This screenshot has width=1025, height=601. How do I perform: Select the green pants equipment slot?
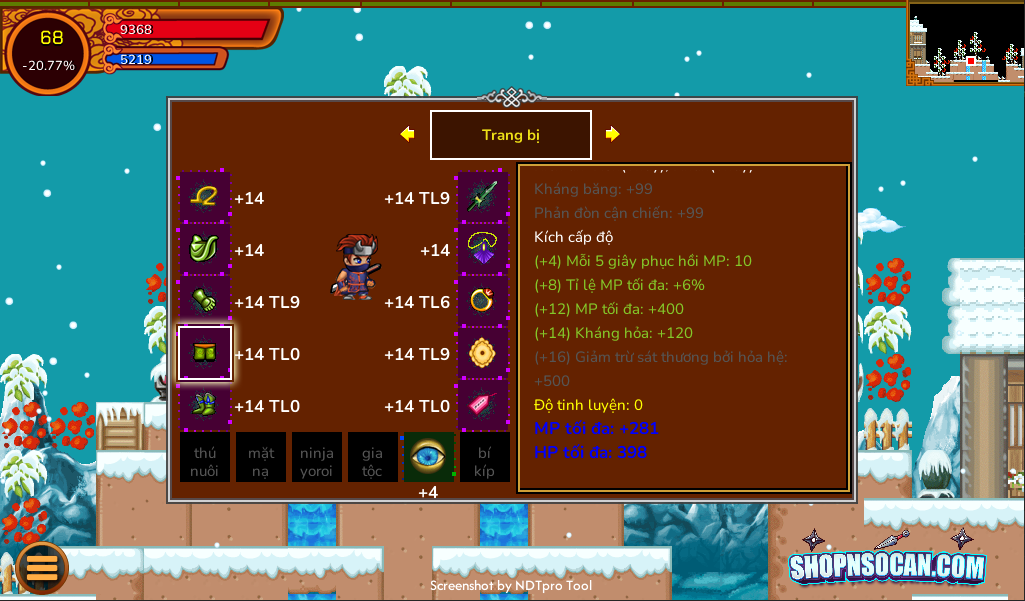(x=205, y=353)
